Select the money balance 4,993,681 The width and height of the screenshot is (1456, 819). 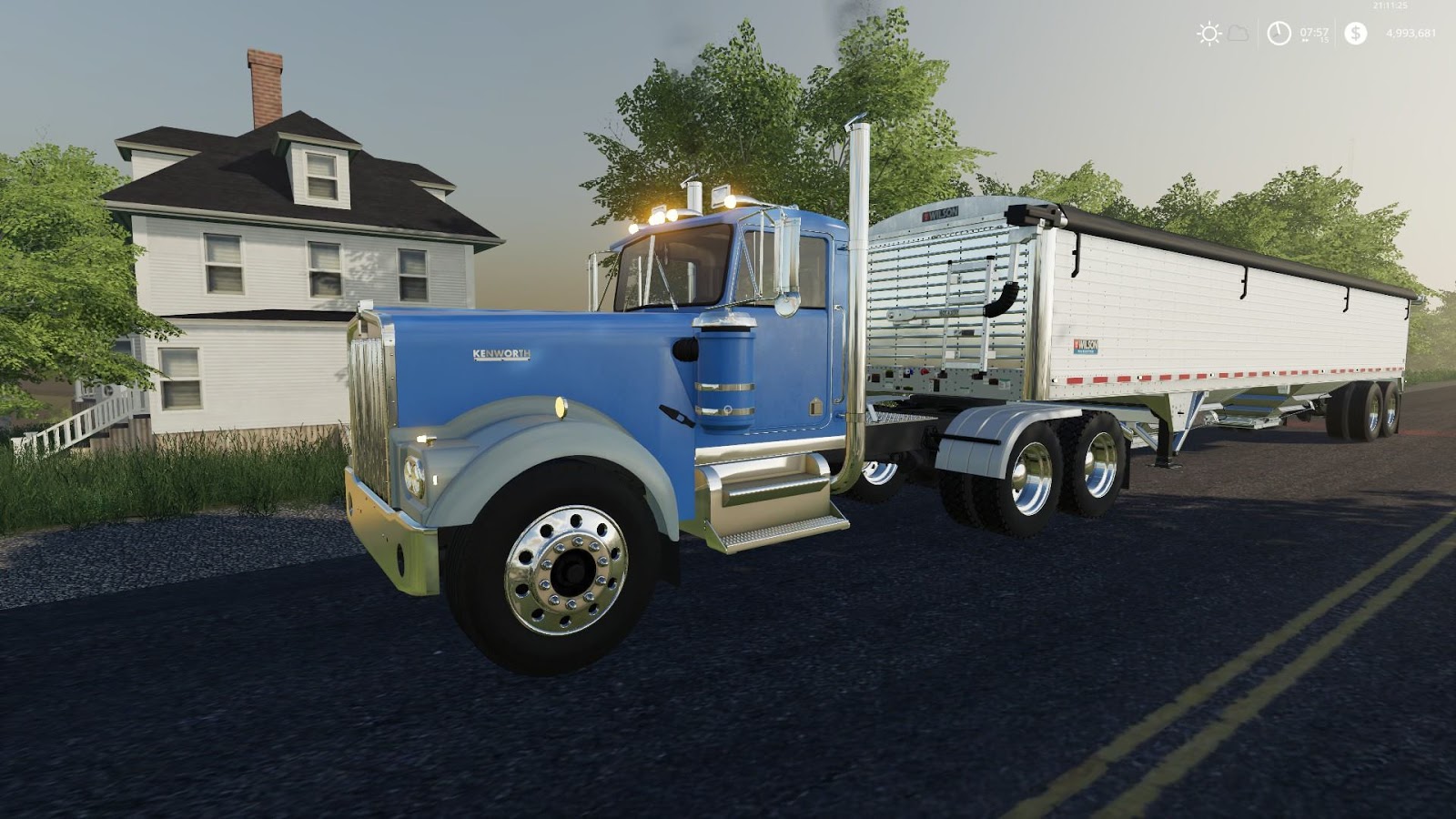[x=1413, y=34]
